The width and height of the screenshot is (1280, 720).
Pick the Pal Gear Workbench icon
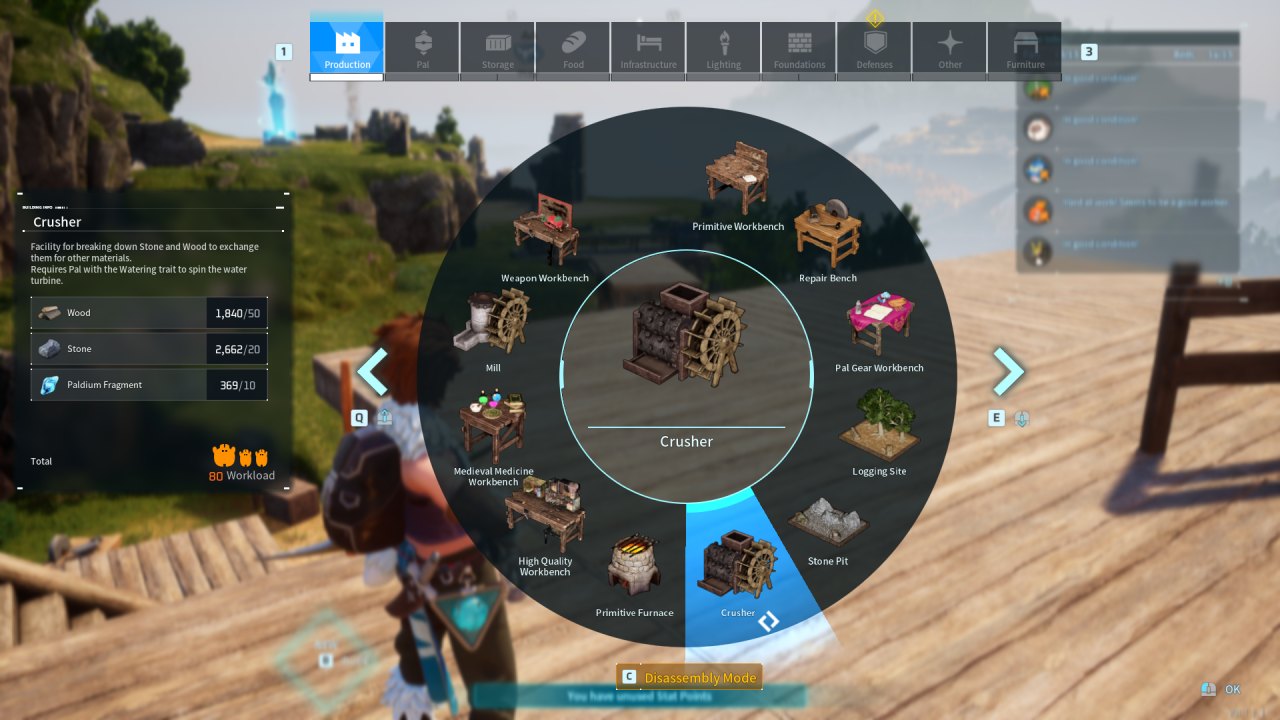pyautogui.click(x=877, y=320)
